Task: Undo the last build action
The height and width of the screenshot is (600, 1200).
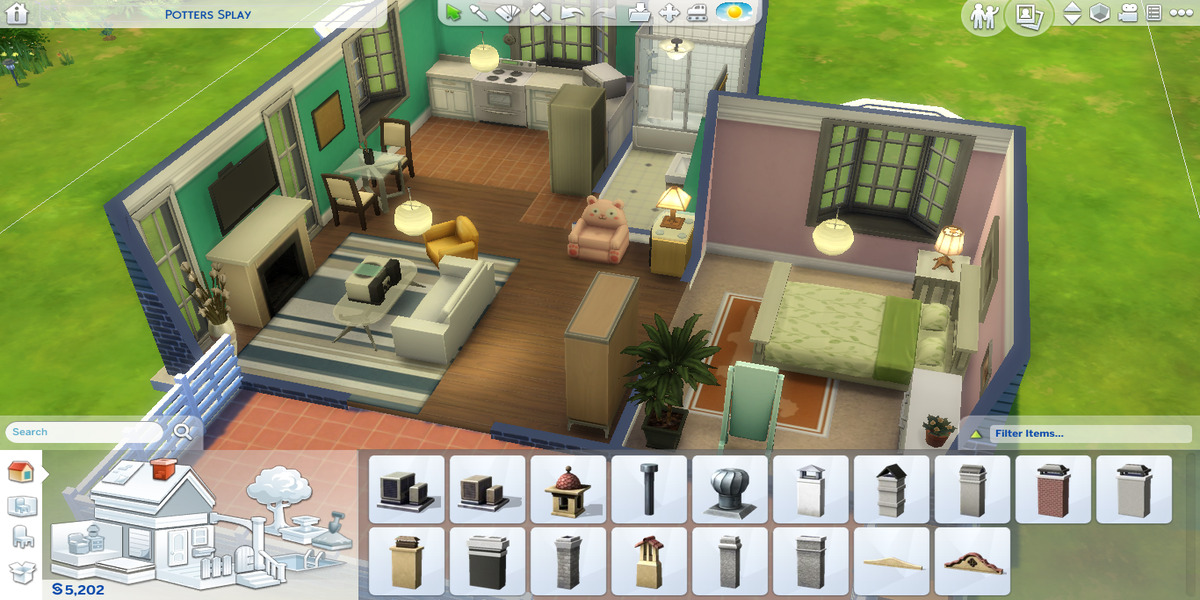Action: click(x=571, y=13)
